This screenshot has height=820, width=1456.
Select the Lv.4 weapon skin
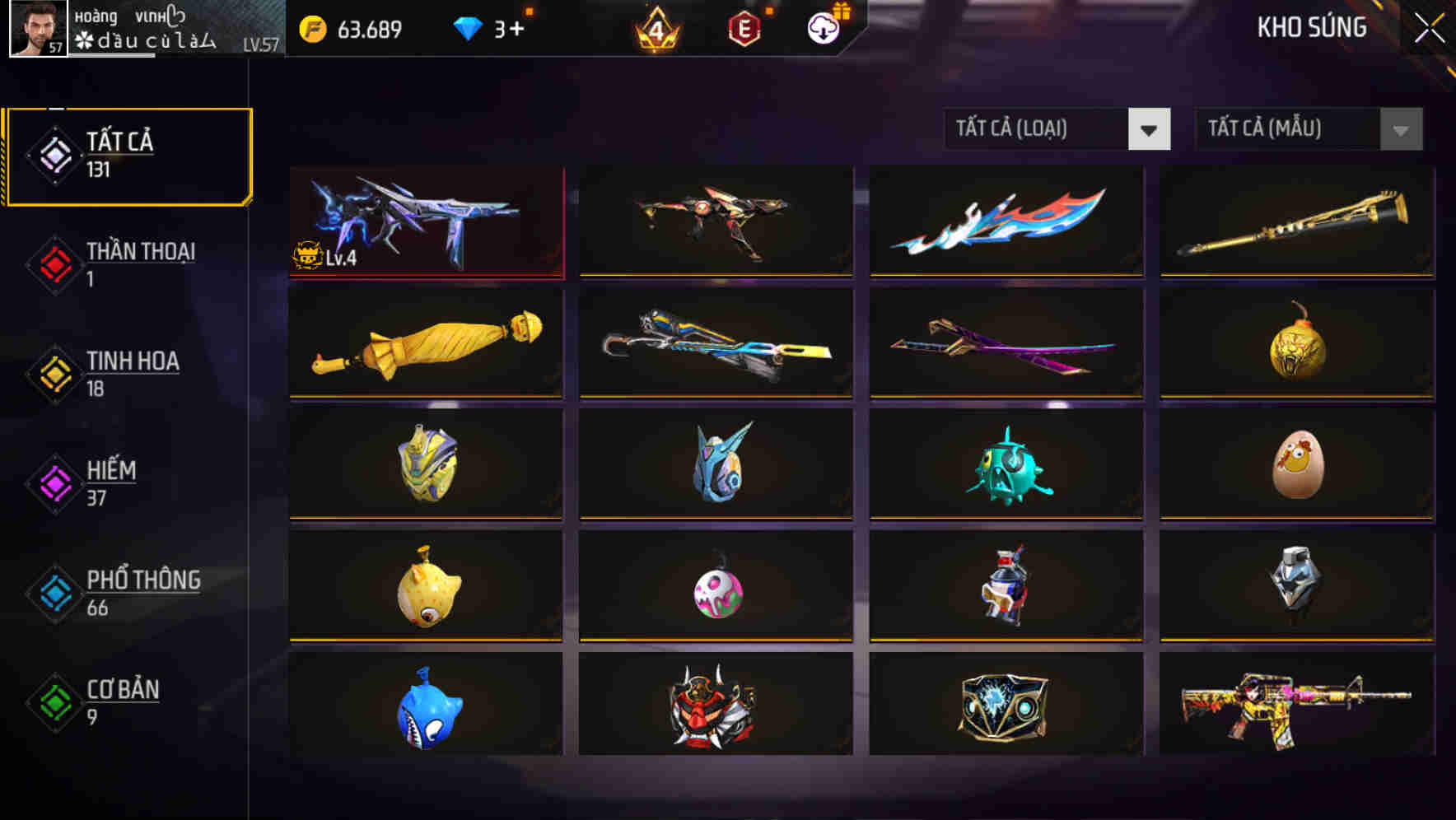pos(425,221)
